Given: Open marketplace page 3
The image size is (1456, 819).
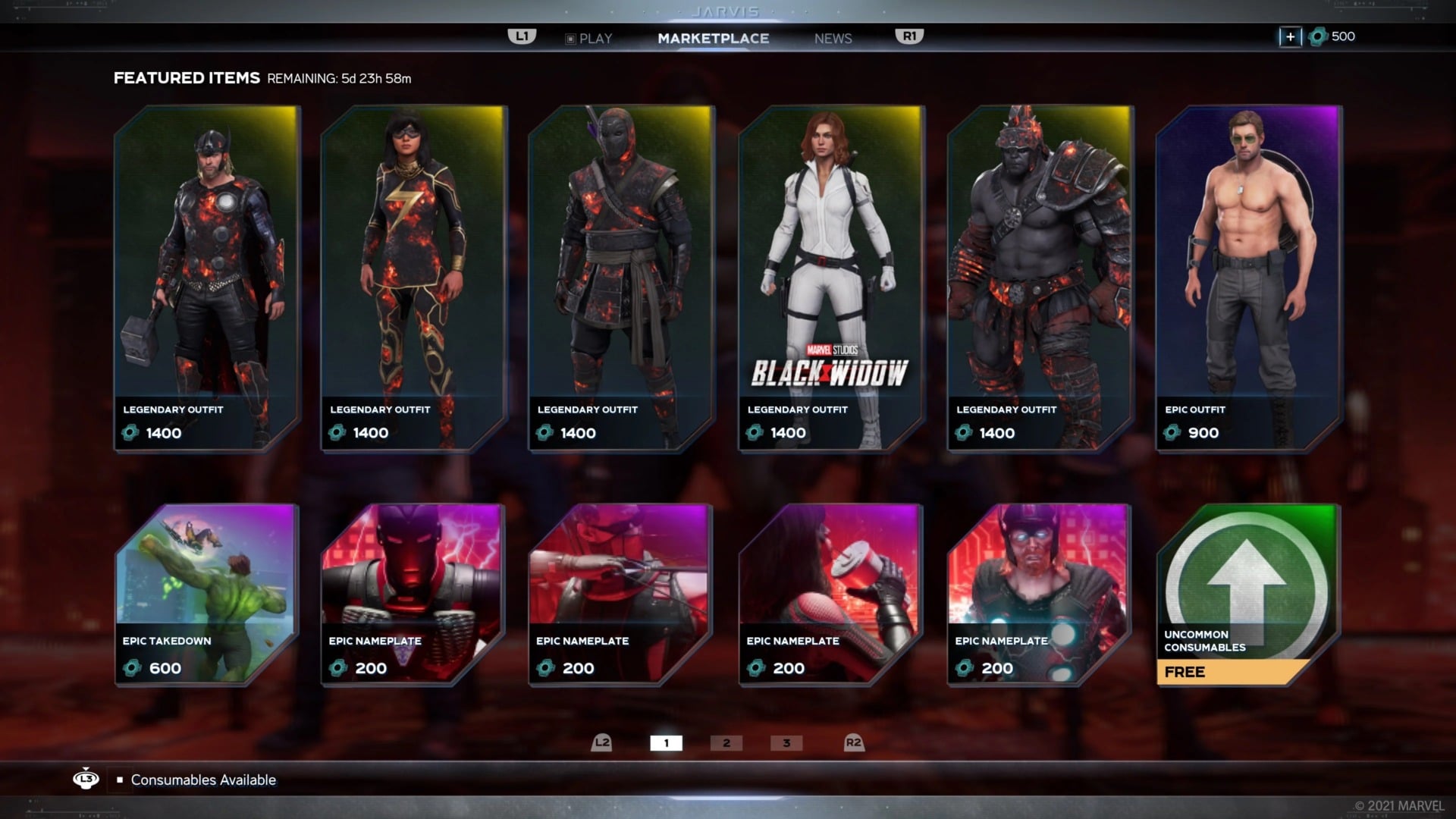Looking at the screenshot, I should (x=786, y=743).
